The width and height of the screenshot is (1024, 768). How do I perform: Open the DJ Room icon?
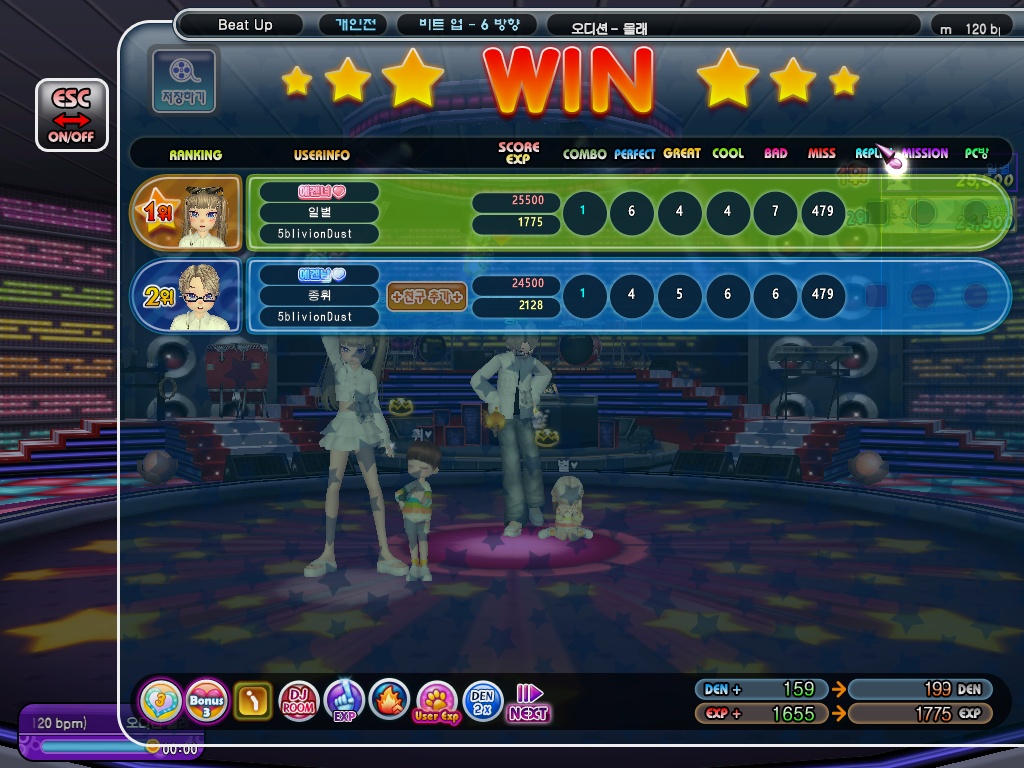(299, 701)
